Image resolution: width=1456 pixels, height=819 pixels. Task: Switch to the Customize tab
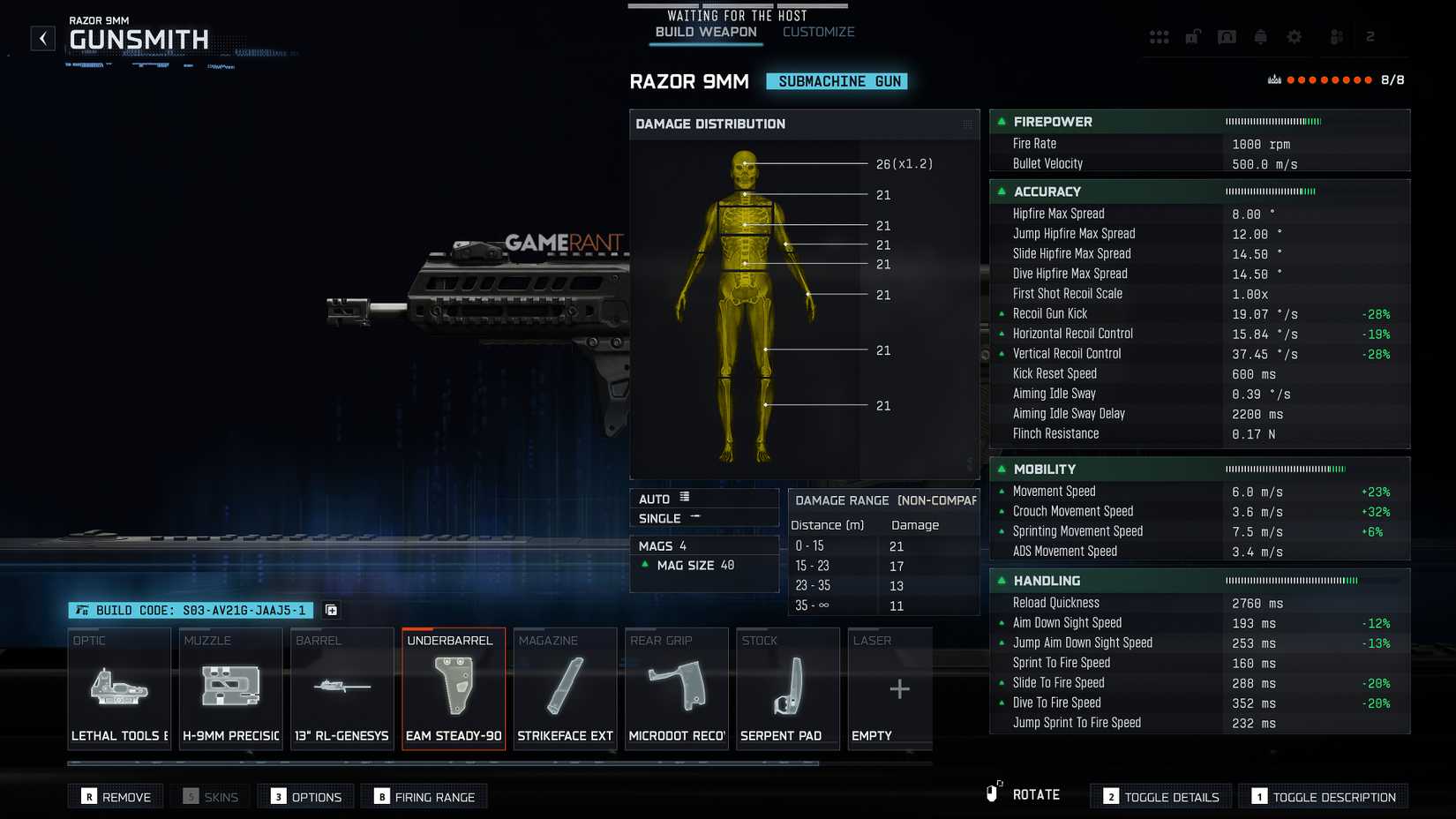point(817,31)
